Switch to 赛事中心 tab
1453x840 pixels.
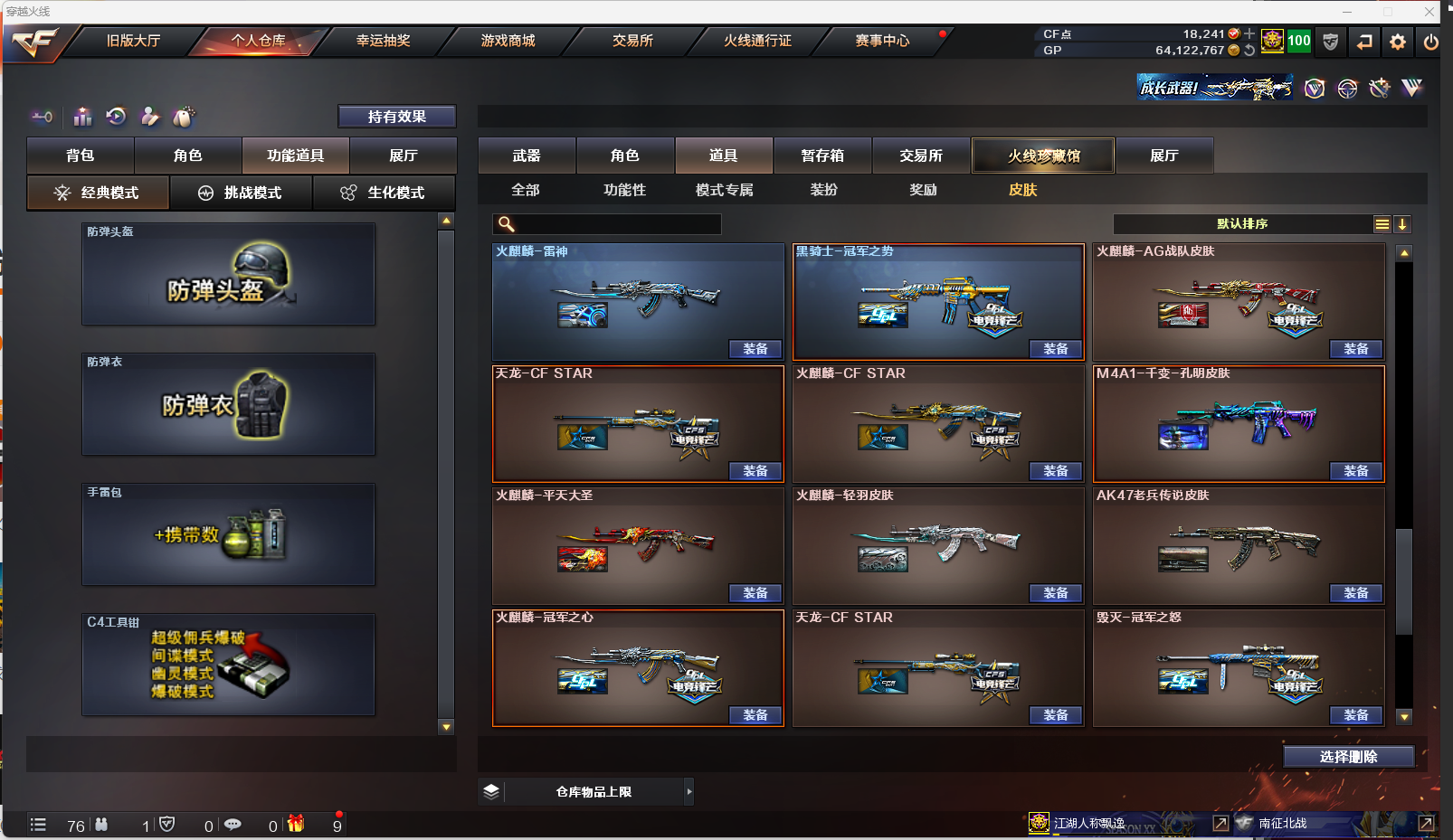tap(882, 41)
